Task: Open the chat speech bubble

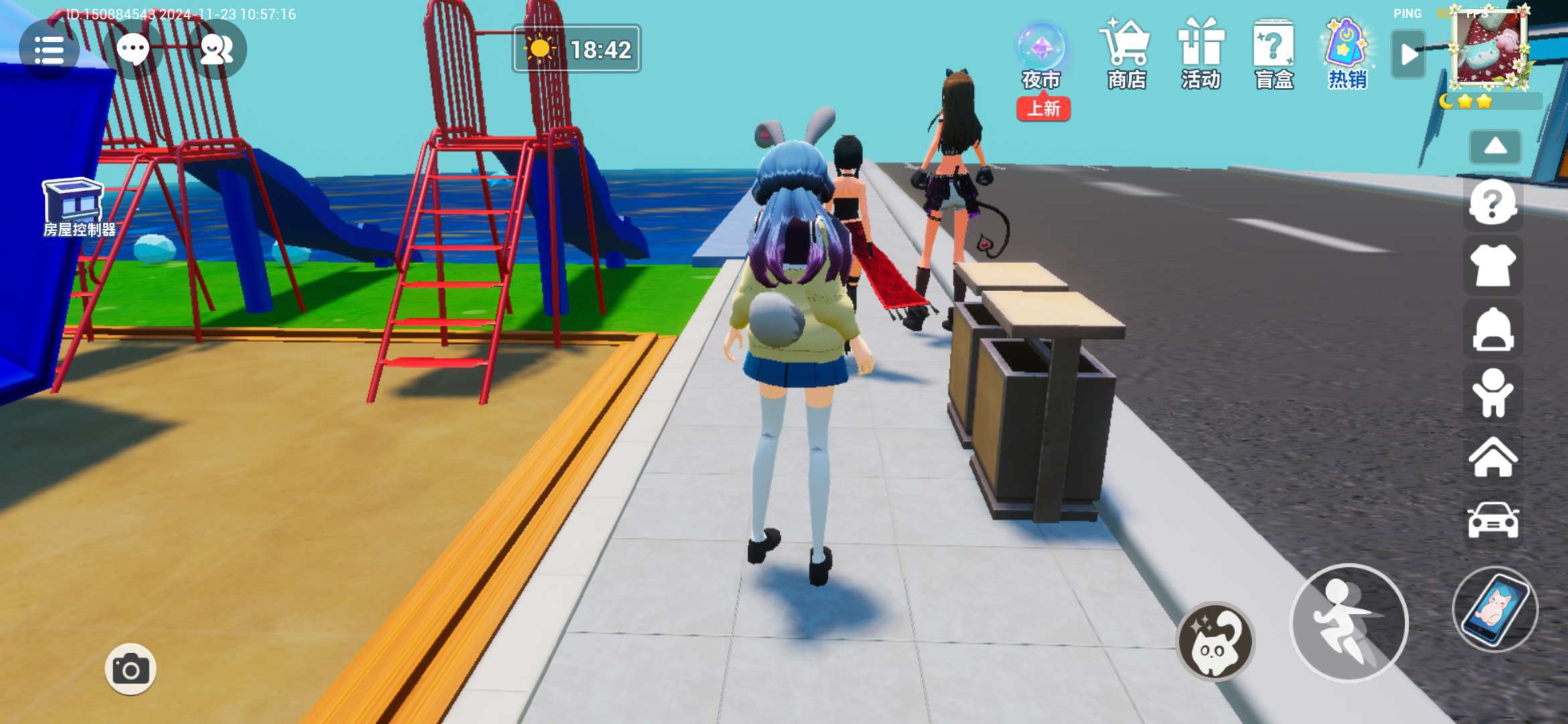Action: coord(133,49)
